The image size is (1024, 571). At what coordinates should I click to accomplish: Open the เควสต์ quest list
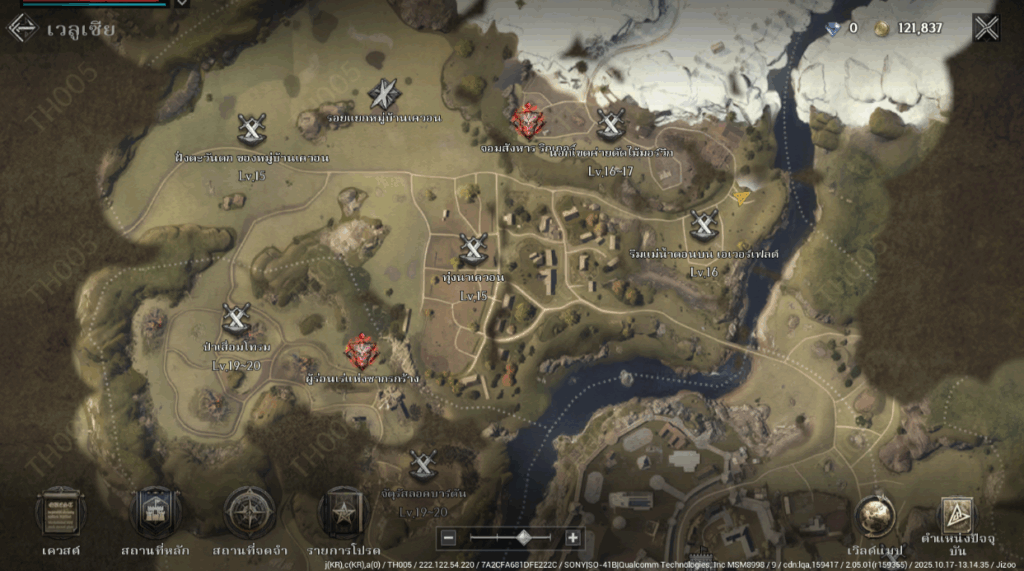[x=61, y=512]
